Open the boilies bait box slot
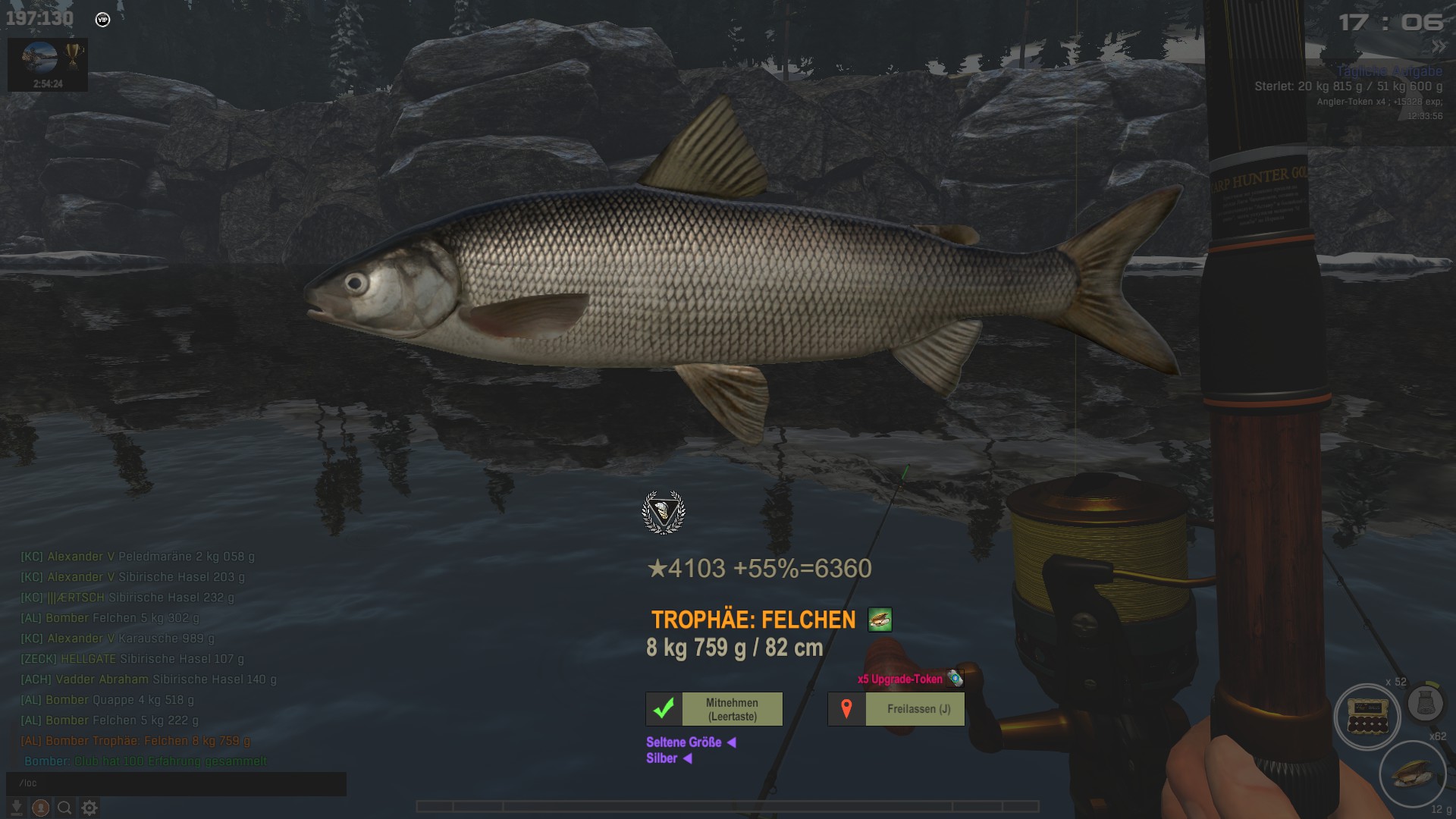The height and width of the screenshot is (819, 1456). click(x=1367, y=717)
